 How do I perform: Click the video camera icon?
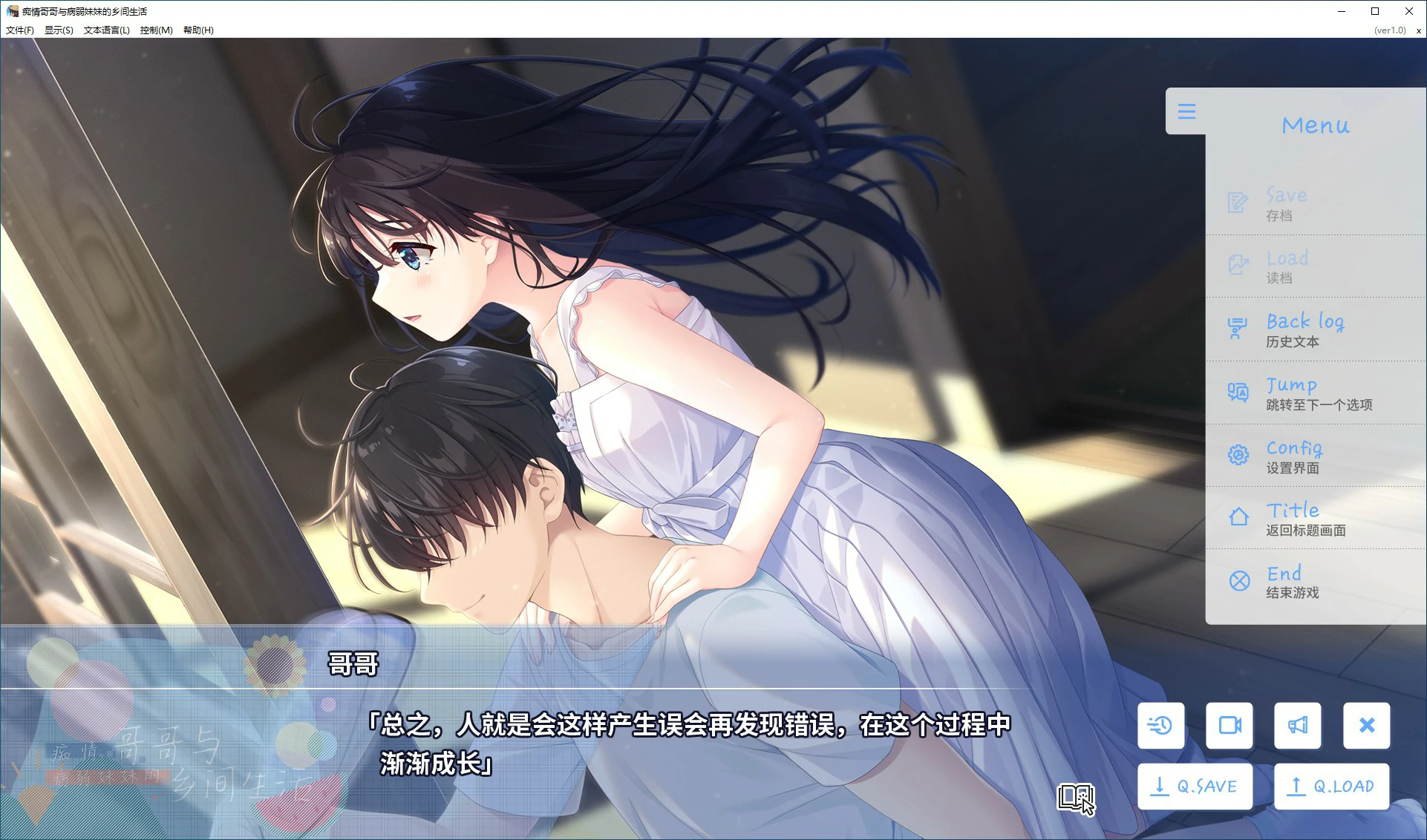[x=1229, y=725]
